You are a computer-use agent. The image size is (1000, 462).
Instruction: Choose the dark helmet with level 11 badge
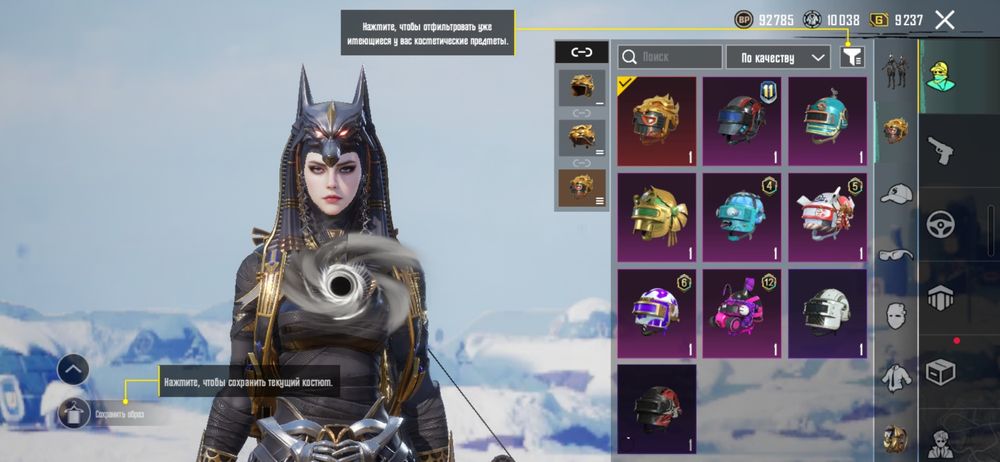(x=742, y=121)
